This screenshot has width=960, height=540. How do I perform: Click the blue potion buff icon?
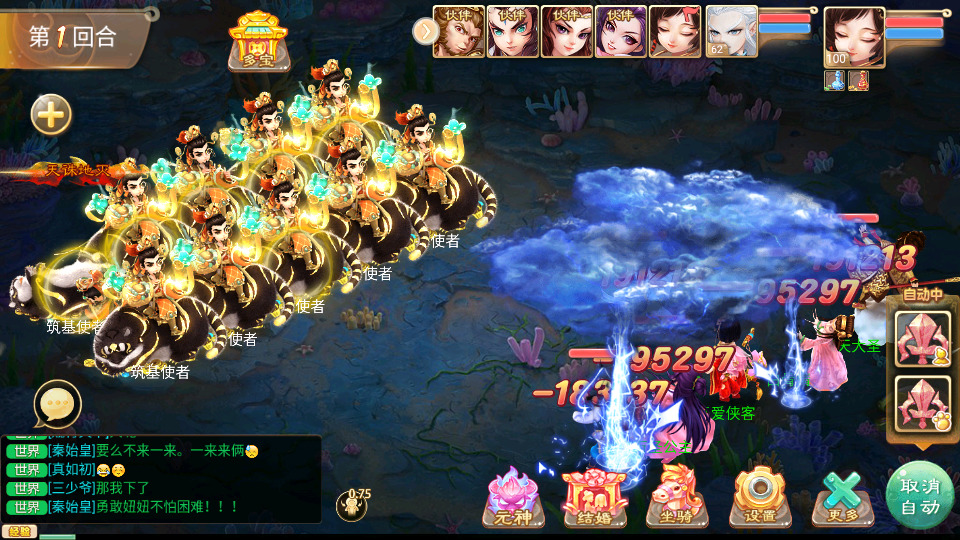click(x=836, y=81)
